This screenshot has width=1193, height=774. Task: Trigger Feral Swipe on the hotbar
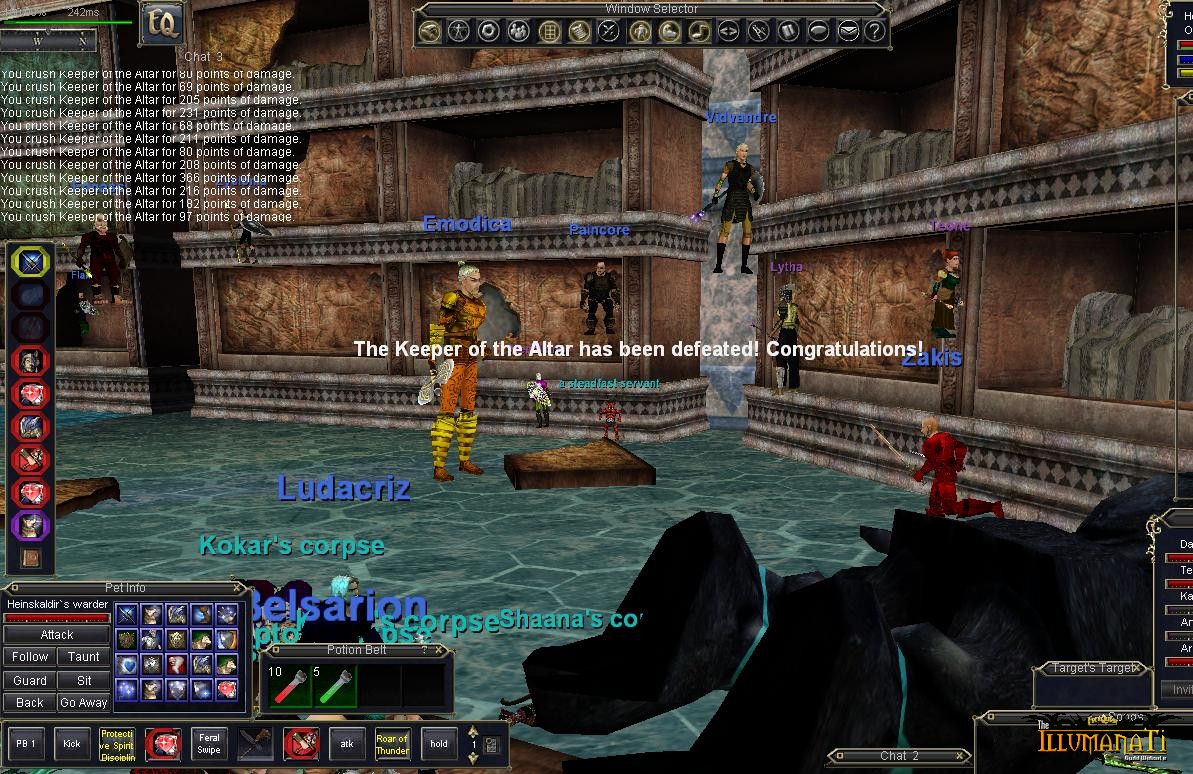tap(209, 744)
